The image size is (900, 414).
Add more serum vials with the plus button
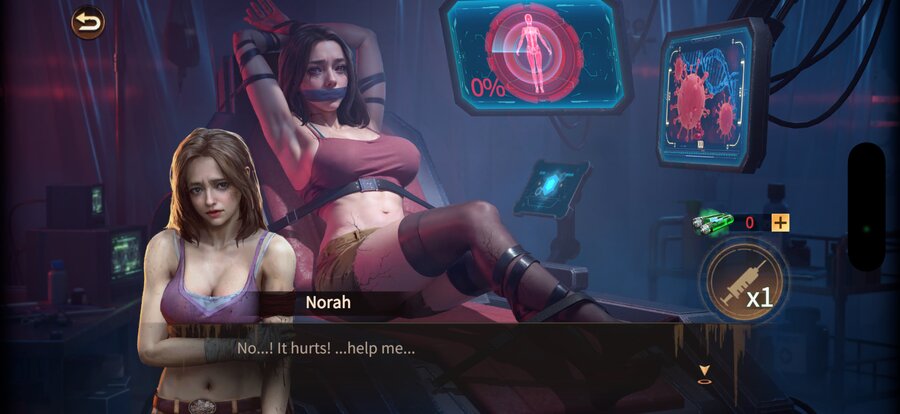point(780,223)
